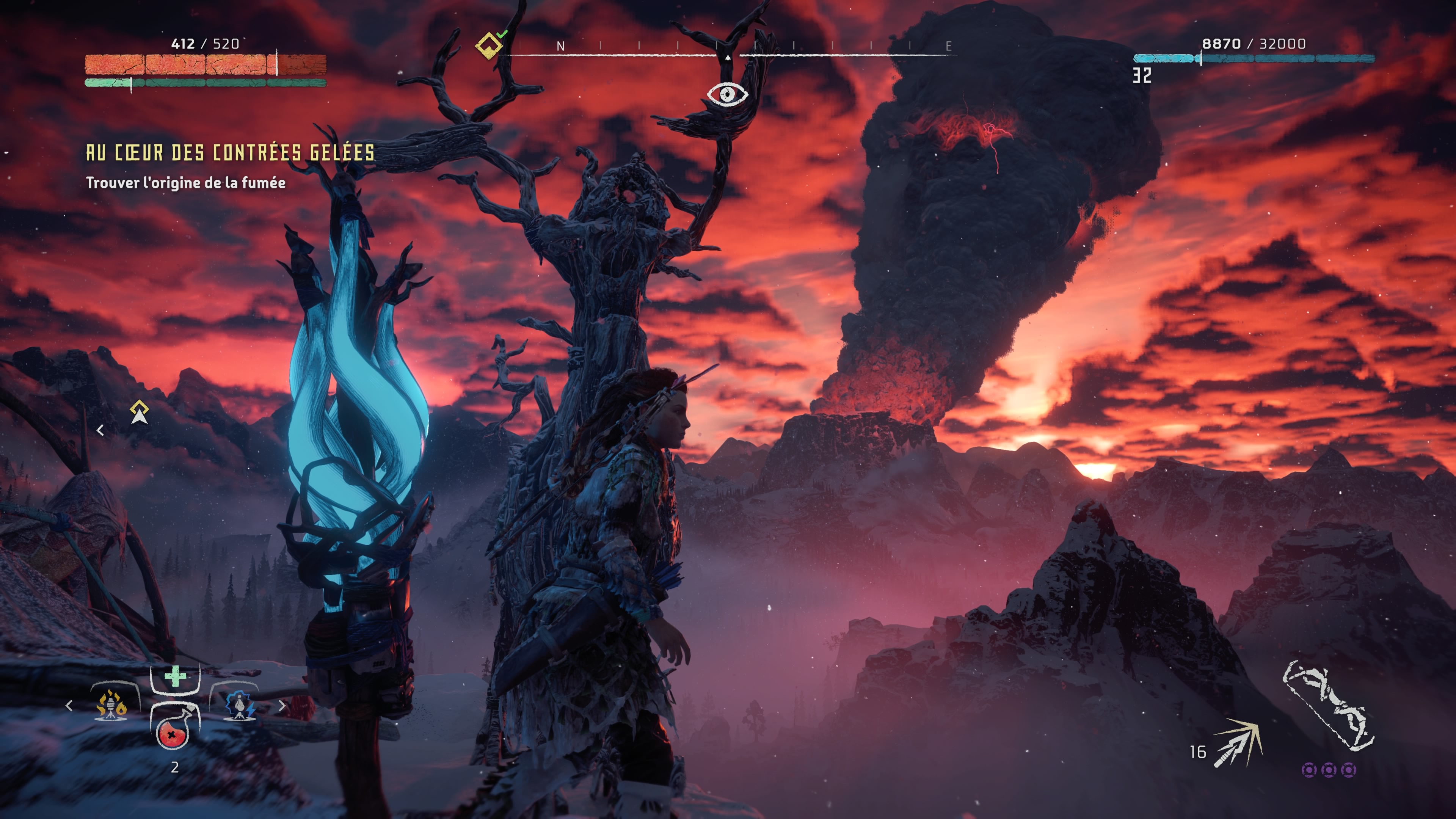Screen dimensions: 1456x819
Task: Select the quest objective tracker text
Action: tap(185, 182)
